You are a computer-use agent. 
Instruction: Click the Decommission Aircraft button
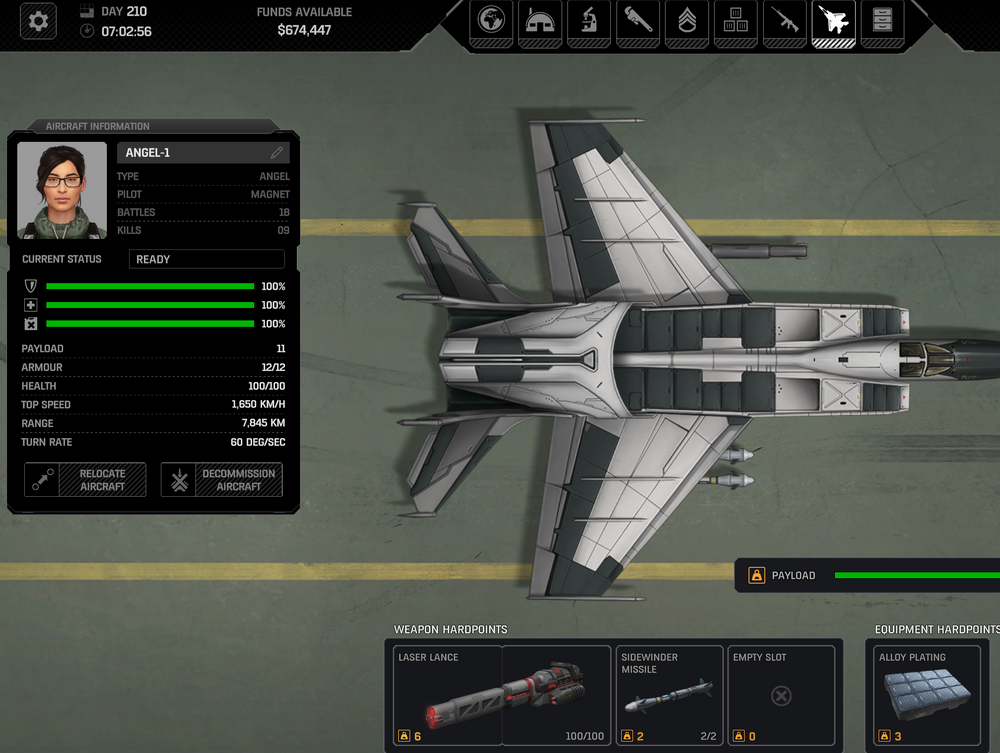222,480
